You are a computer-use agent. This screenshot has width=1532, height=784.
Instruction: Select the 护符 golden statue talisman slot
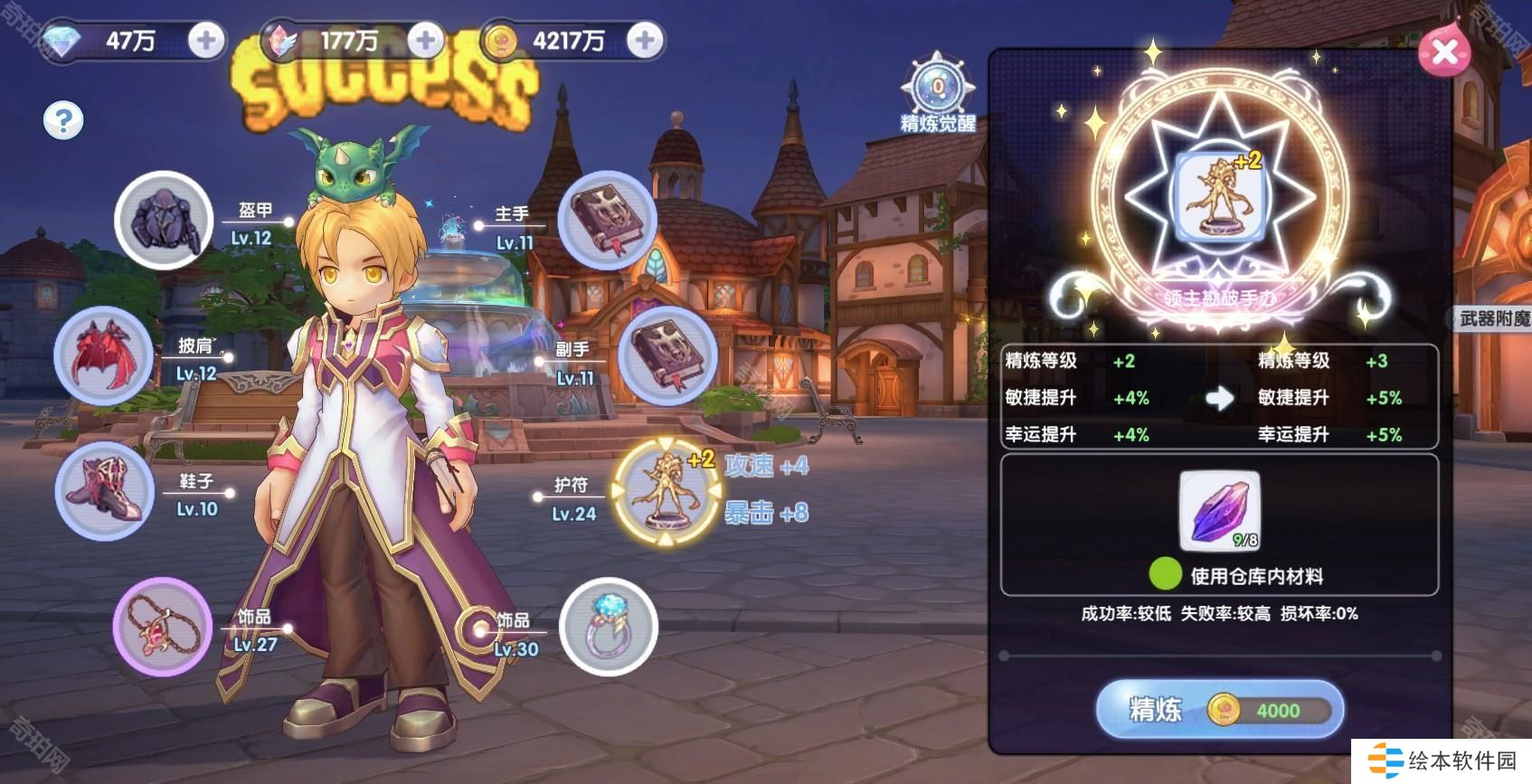tap(667, 491)
